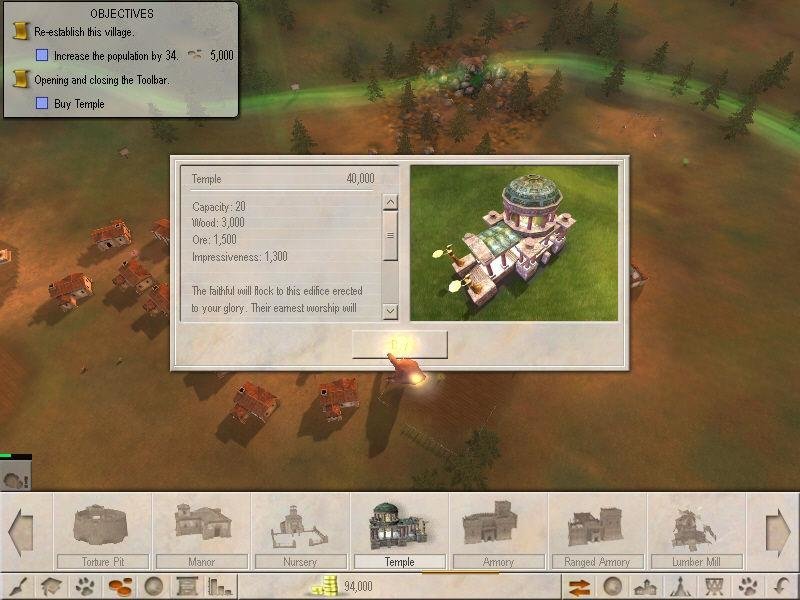Click the Buy Temple objective checkbox

pyautogui.click(x=42, y=103)
